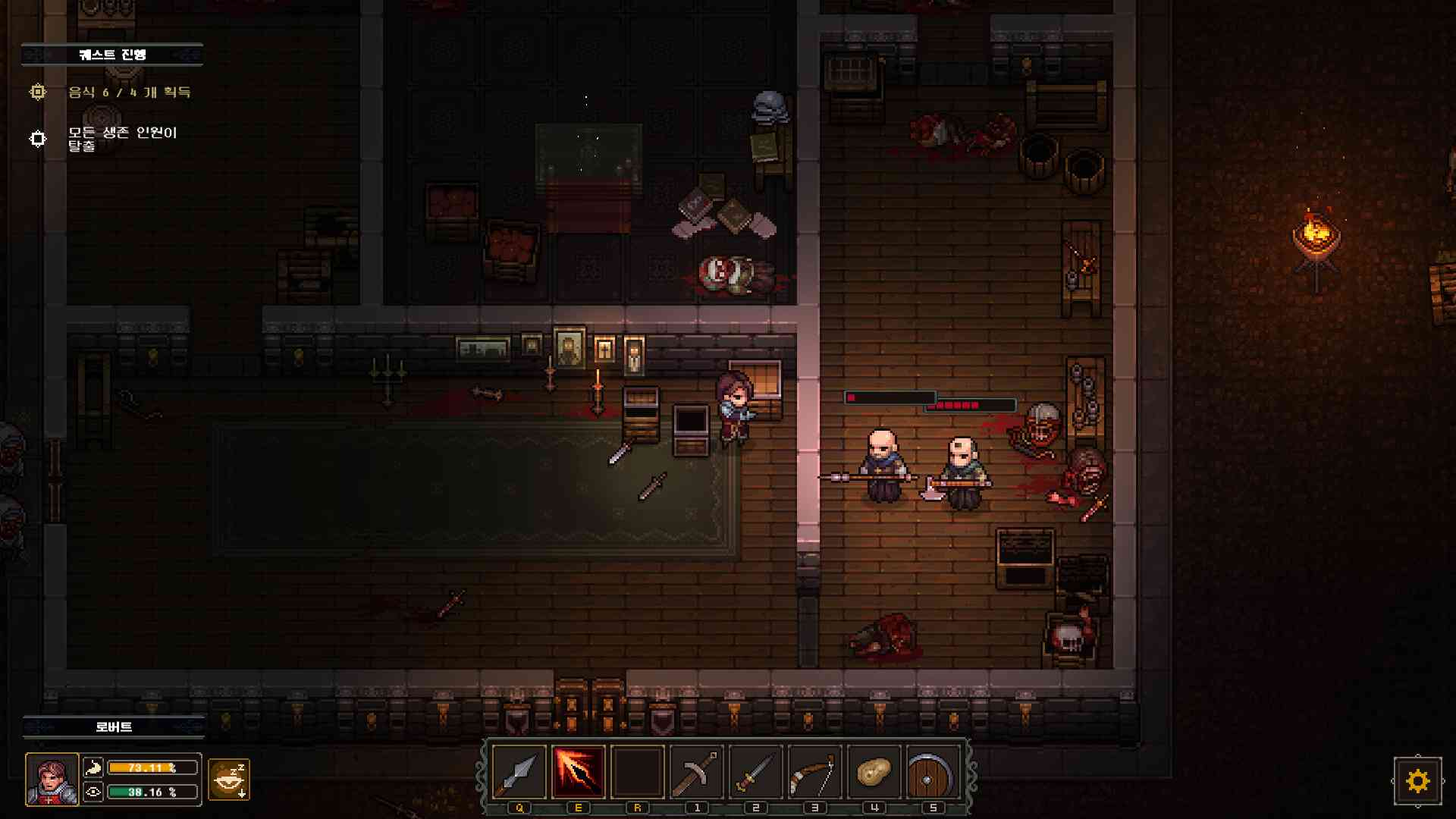This screenshot has height=819, width=1456.
Task: Collapse the 퀘스트 진행 quest panel header
Action: point(112,54)
